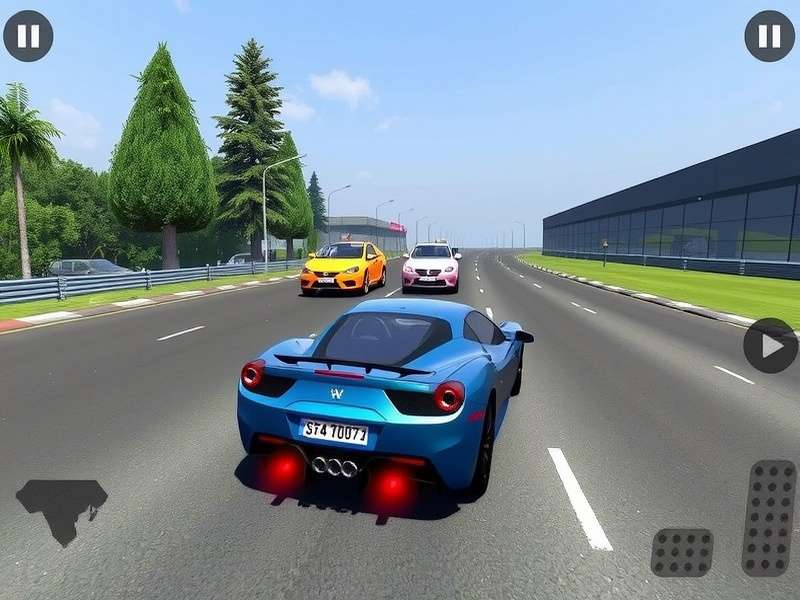Click the round play arrow button
800x600 pixels.
[x=769, y=345]
